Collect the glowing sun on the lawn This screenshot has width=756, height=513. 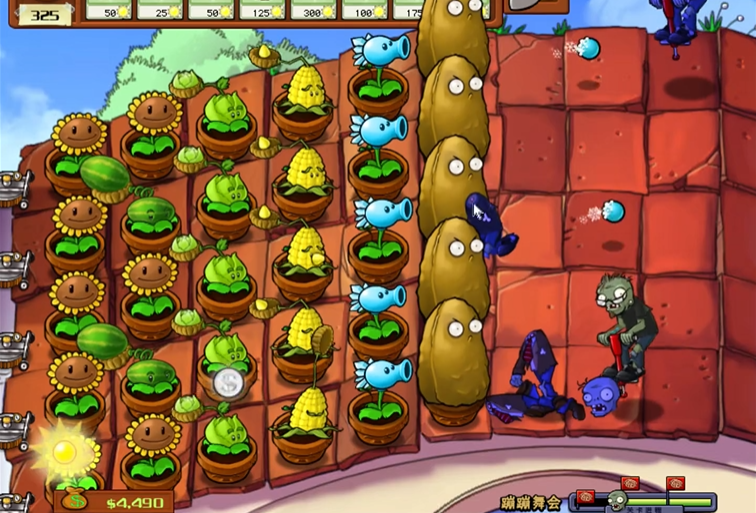click(x=64, y=452)
